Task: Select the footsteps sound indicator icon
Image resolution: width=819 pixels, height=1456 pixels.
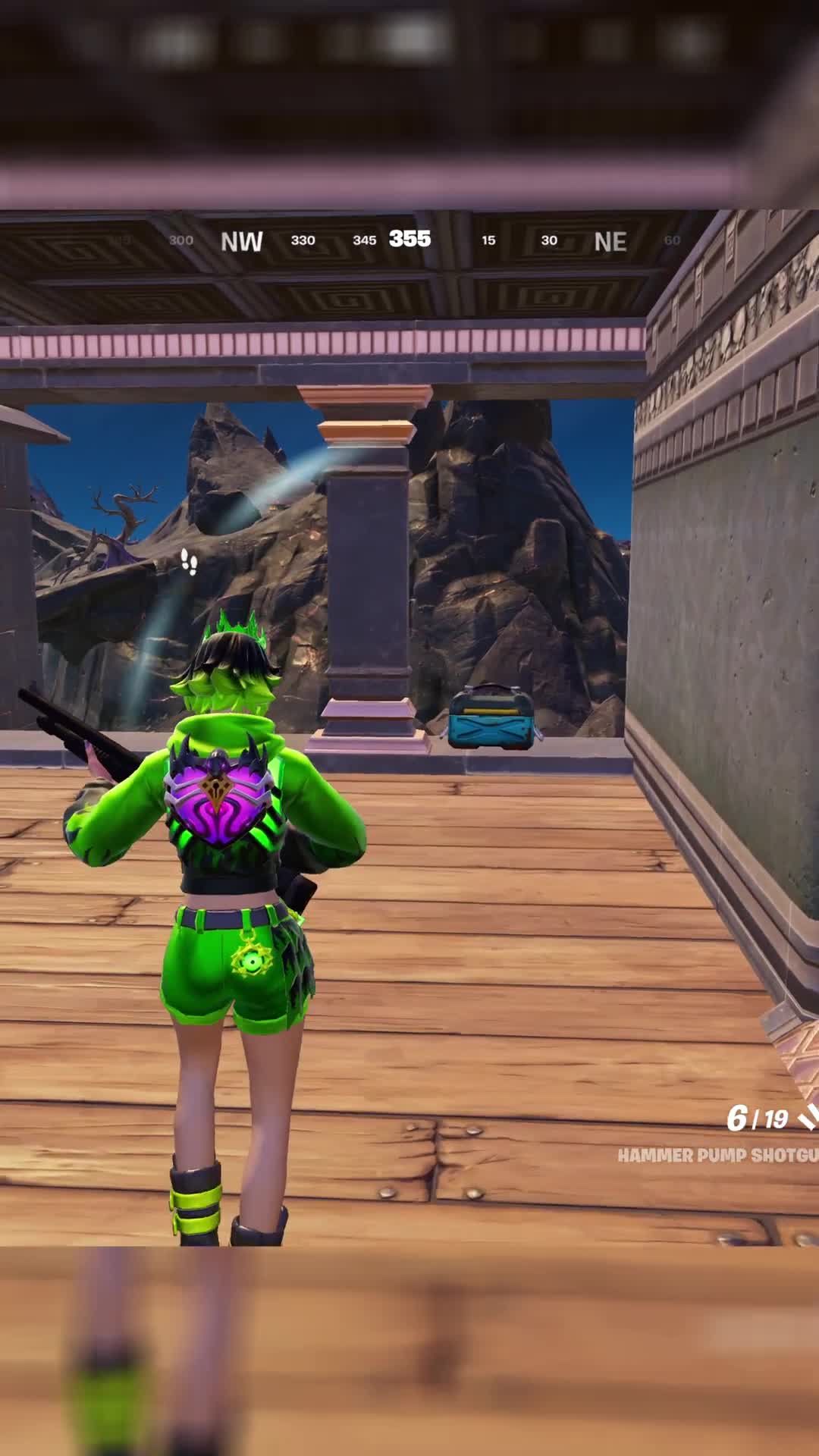Action: pos(189,562)
